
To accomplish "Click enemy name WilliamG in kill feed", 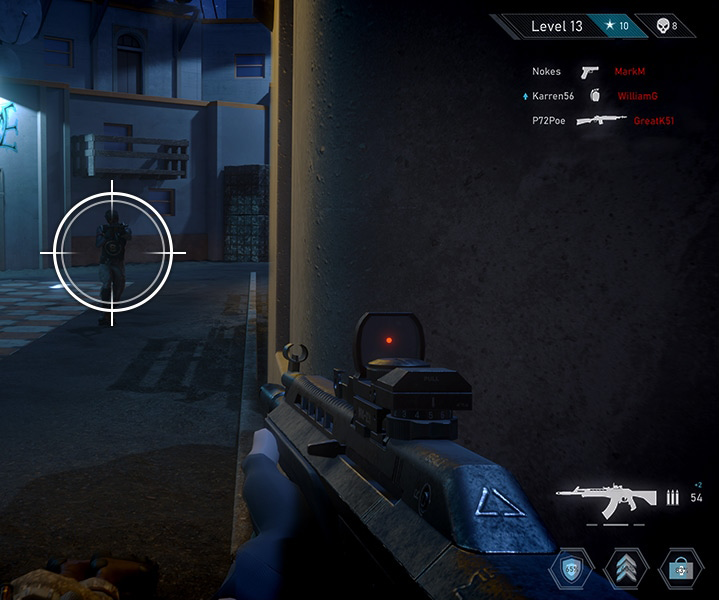I will 637,96.
